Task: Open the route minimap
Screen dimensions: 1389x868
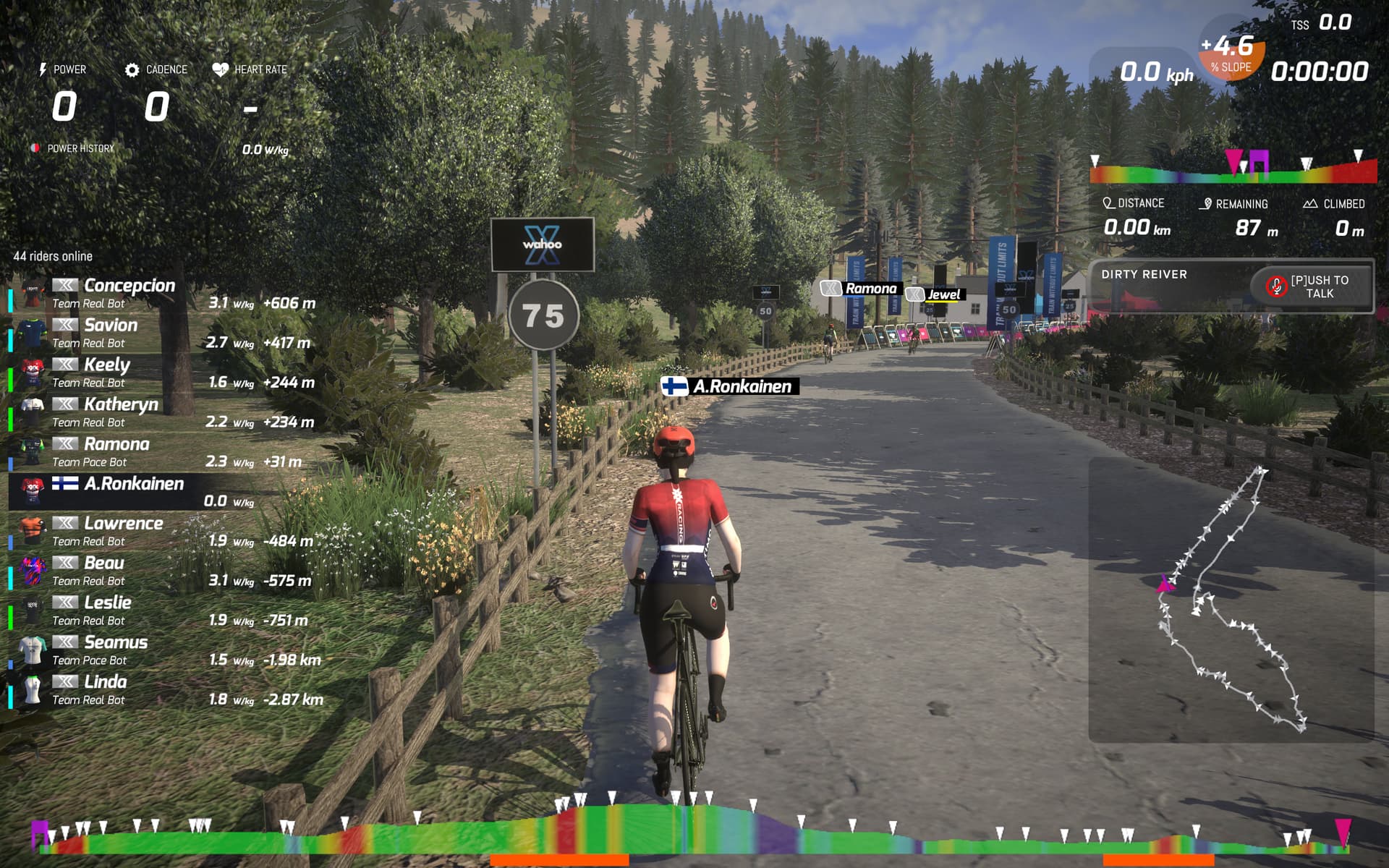Action: [1231, 599]
